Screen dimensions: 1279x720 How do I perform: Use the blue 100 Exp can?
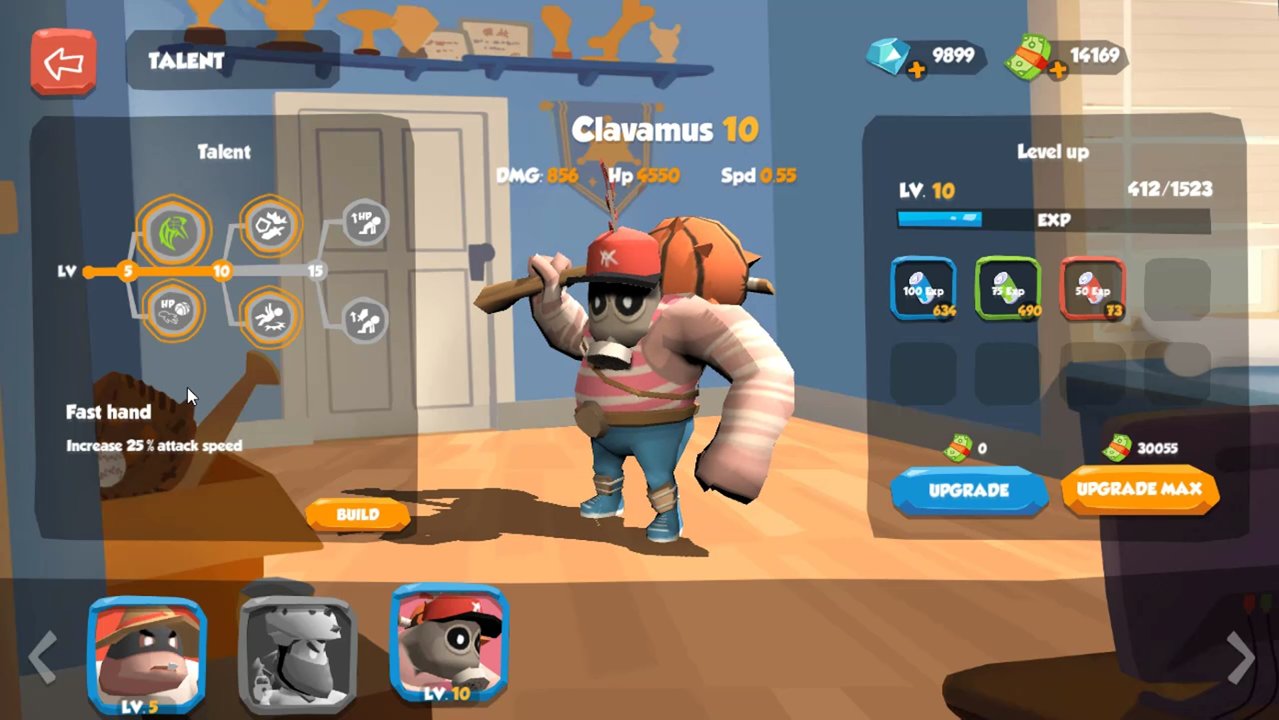pos(923,289)
